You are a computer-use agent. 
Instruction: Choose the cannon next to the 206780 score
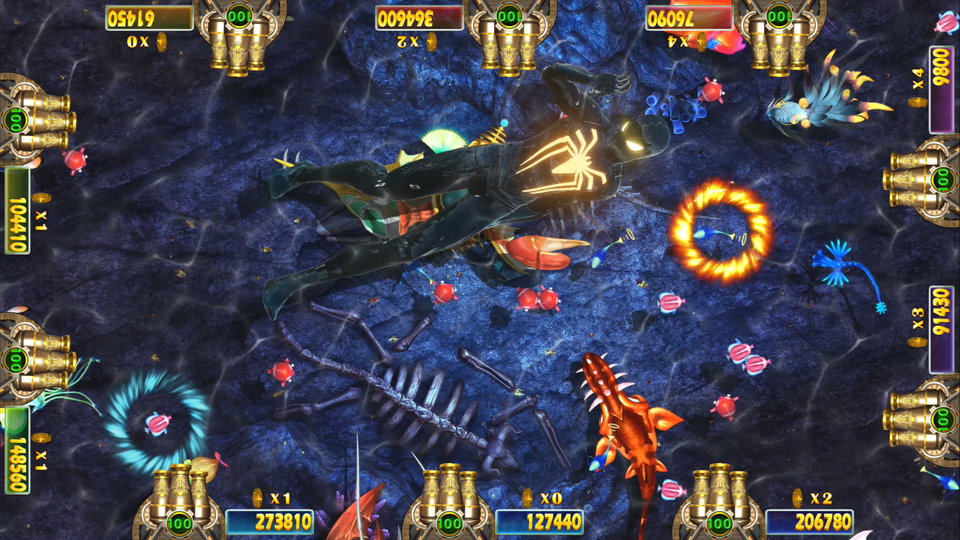click(719, 495)
